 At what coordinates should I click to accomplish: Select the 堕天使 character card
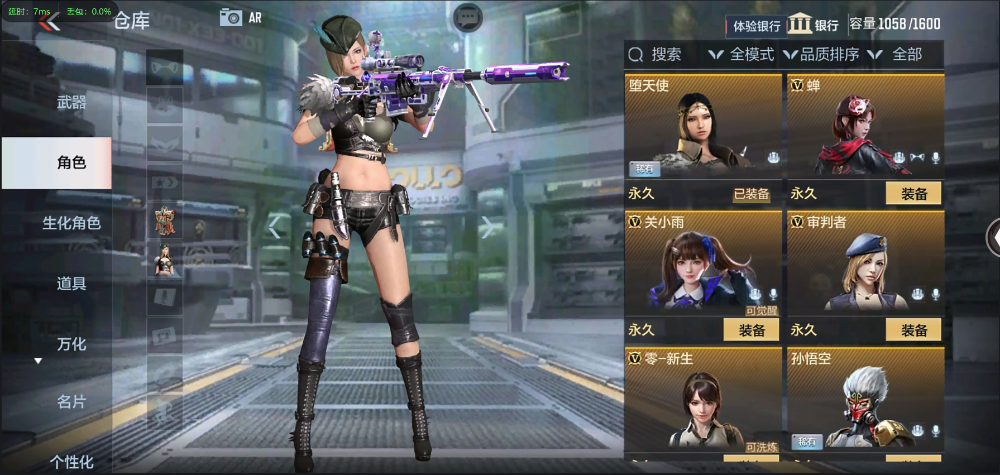click(703, 127)
